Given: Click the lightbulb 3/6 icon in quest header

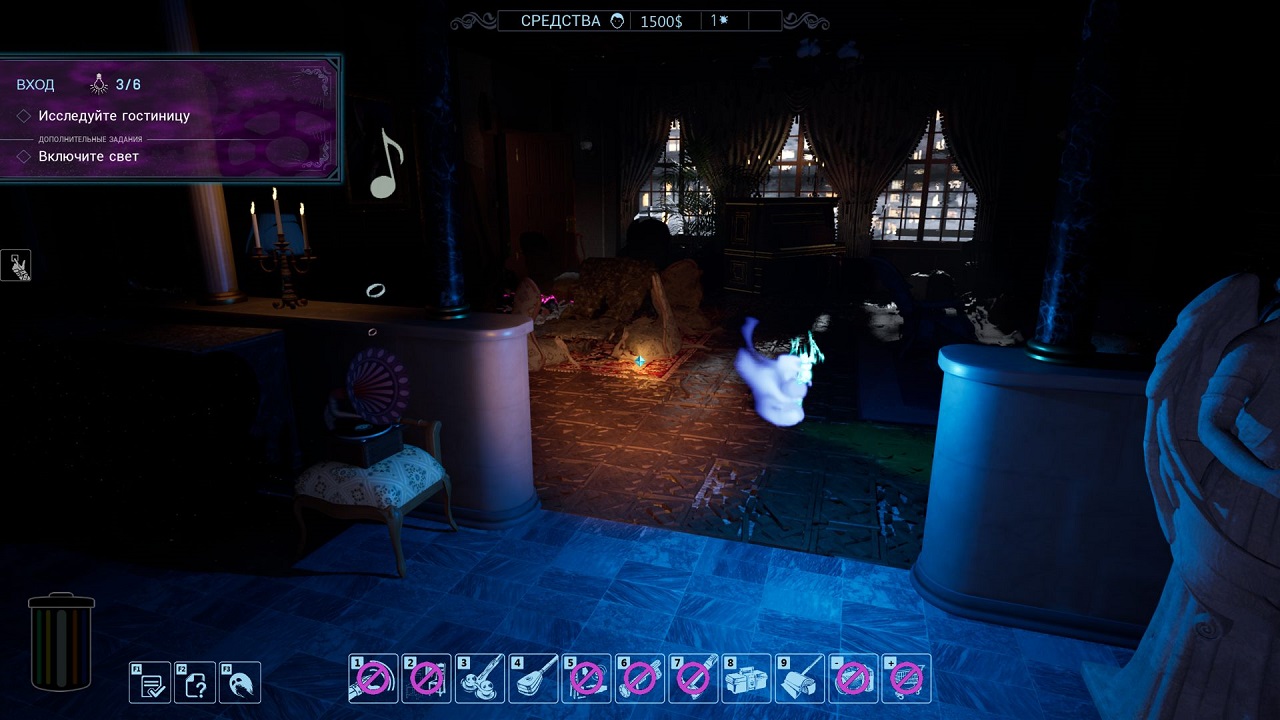Looking at the screenshot, I should tap(97, 83).
